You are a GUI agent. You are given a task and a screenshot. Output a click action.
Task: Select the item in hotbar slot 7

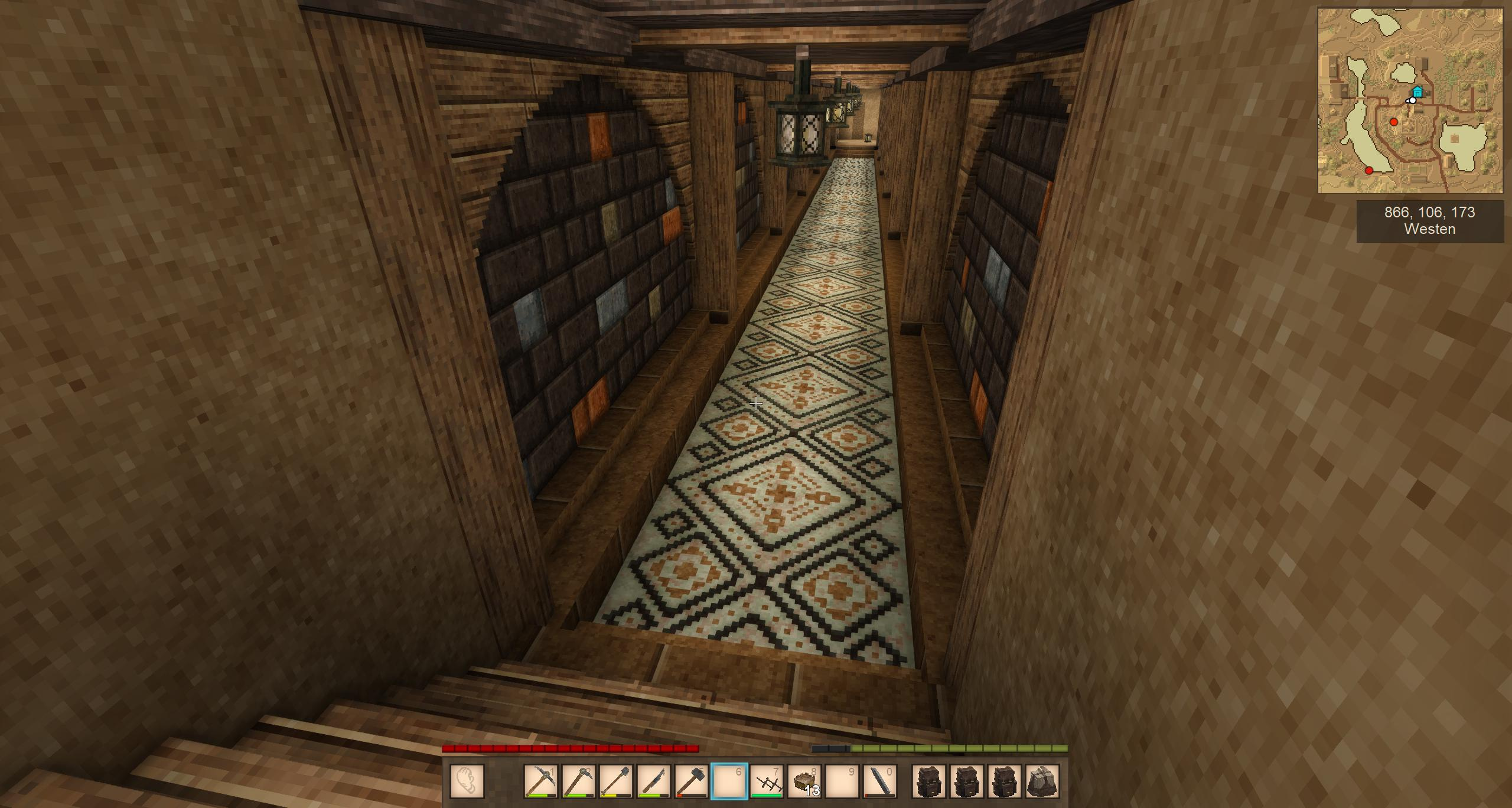coord(767,781)
